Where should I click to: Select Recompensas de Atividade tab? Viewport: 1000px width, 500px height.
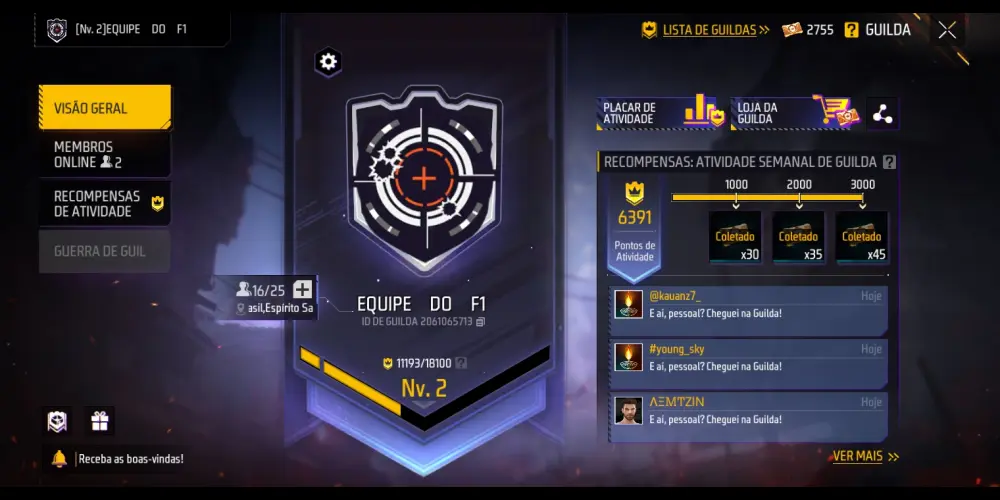point(105,204)
